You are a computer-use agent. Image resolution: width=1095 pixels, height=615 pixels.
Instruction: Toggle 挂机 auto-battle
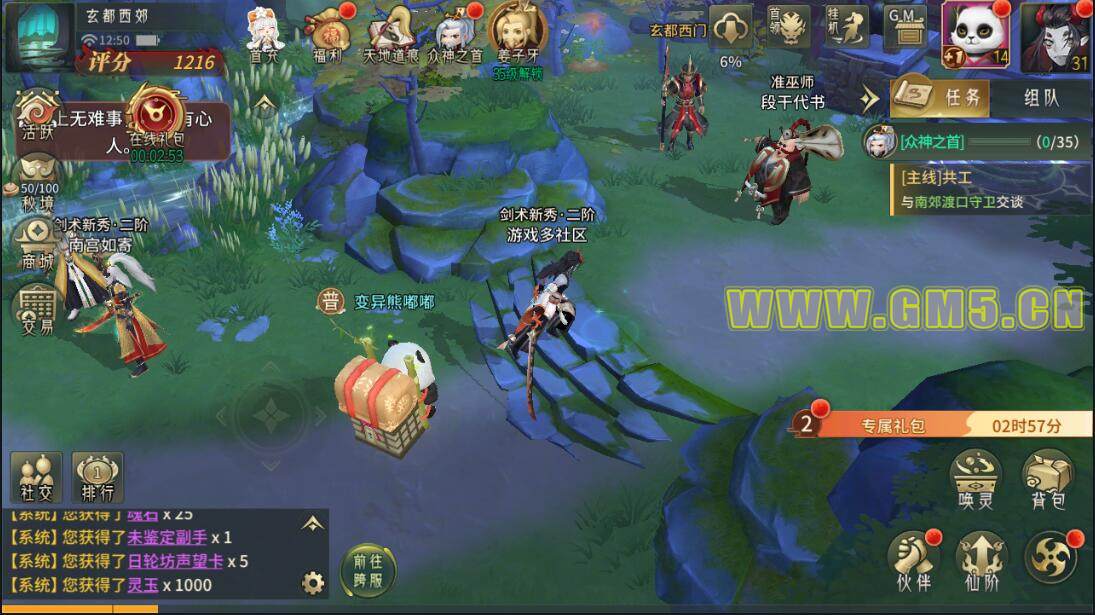847,30
